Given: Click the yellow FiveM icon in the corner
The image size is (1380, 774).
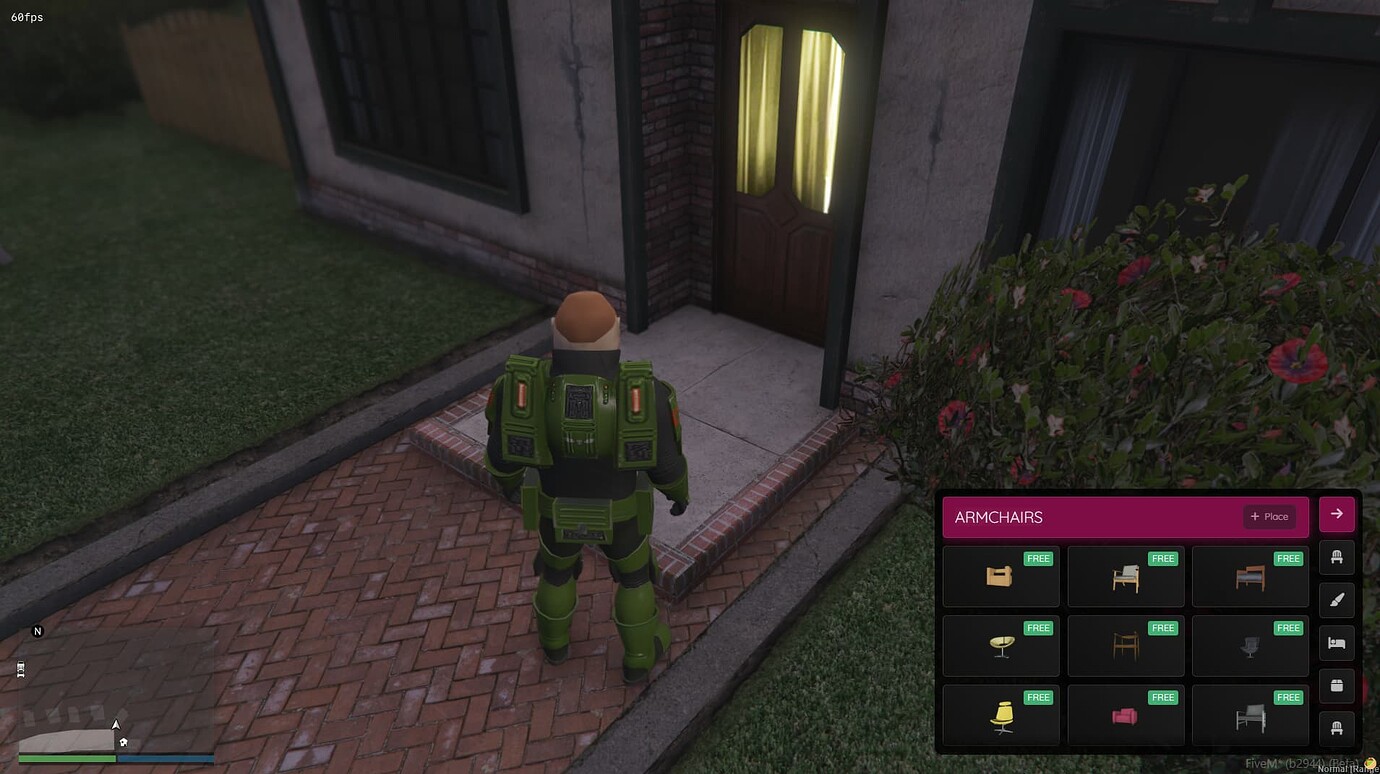Looking at the screenshot, I should click(1372, 762).
